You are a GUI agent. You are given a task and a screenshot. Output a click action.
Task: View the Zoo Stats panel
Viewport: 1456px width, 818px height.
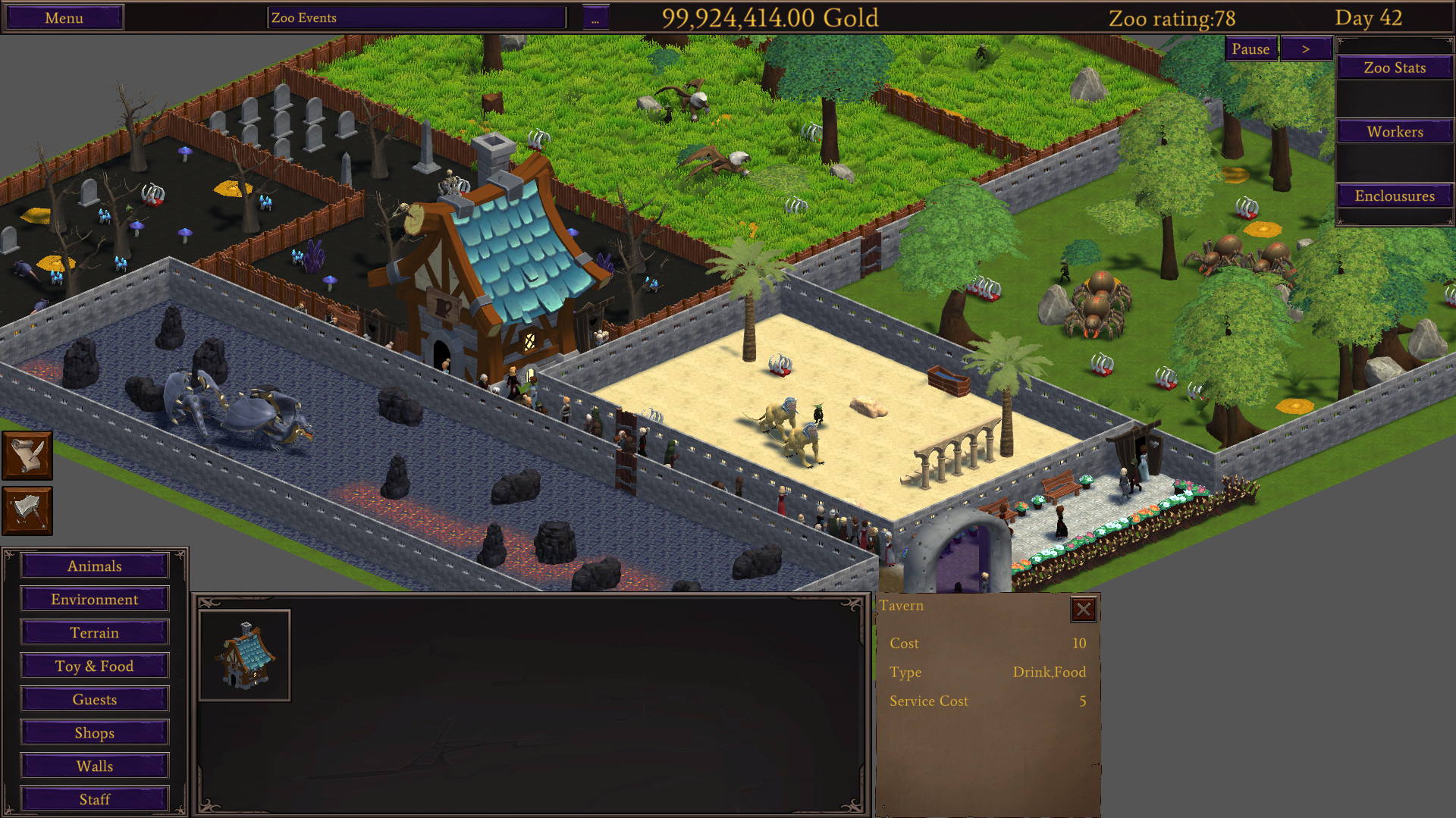pyautogui.click(x=1394, y=67)
